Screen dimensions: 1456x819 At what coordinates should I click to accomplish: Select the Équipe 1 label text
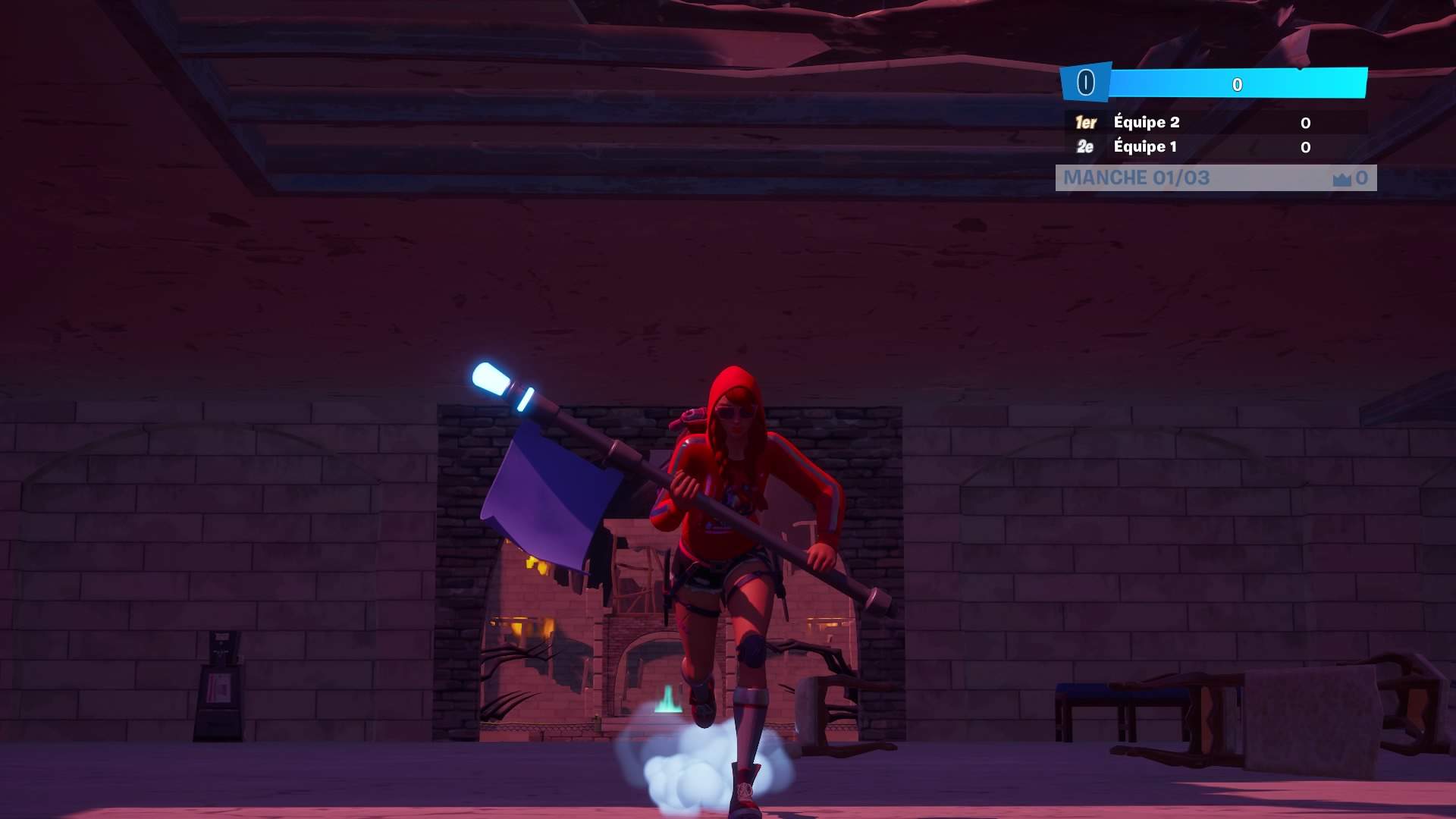pyautogui.click(x=1145, y=147)
